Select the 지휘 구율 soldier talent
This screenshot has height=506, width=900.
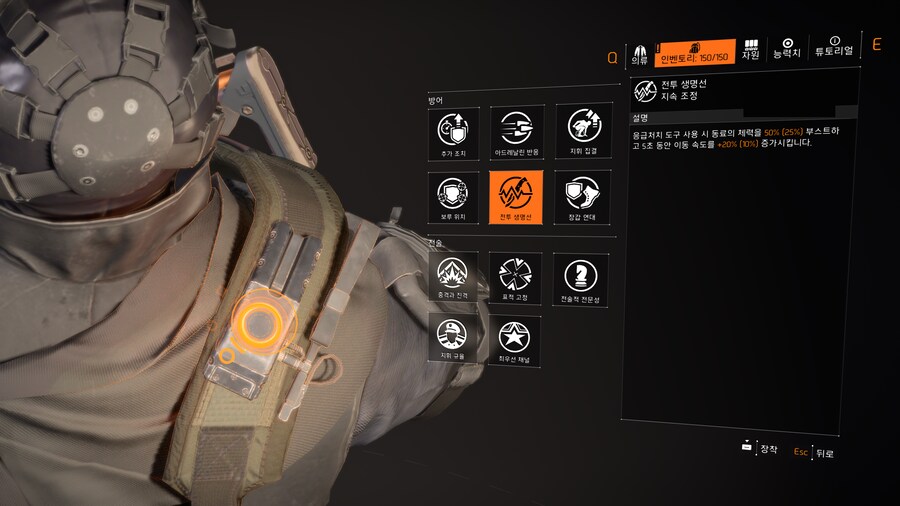452,338
